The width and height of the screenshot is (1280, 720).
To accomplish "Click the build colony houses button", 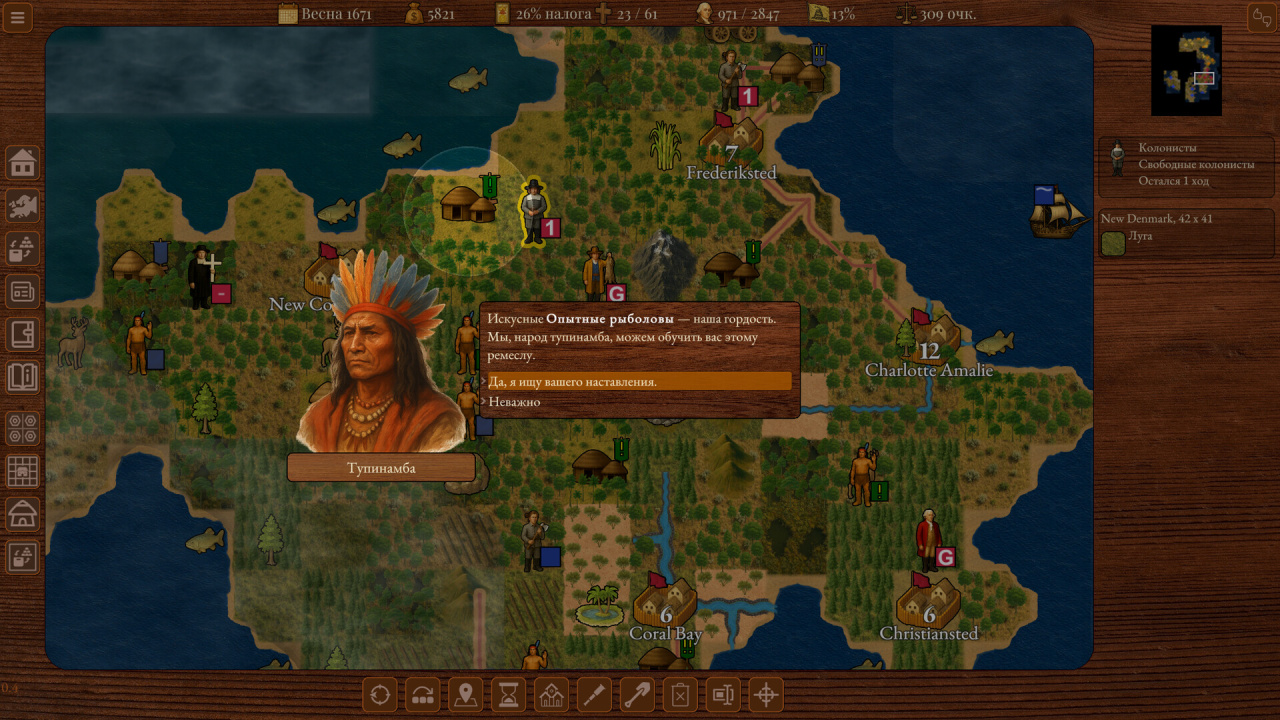I will coord(551,695).
